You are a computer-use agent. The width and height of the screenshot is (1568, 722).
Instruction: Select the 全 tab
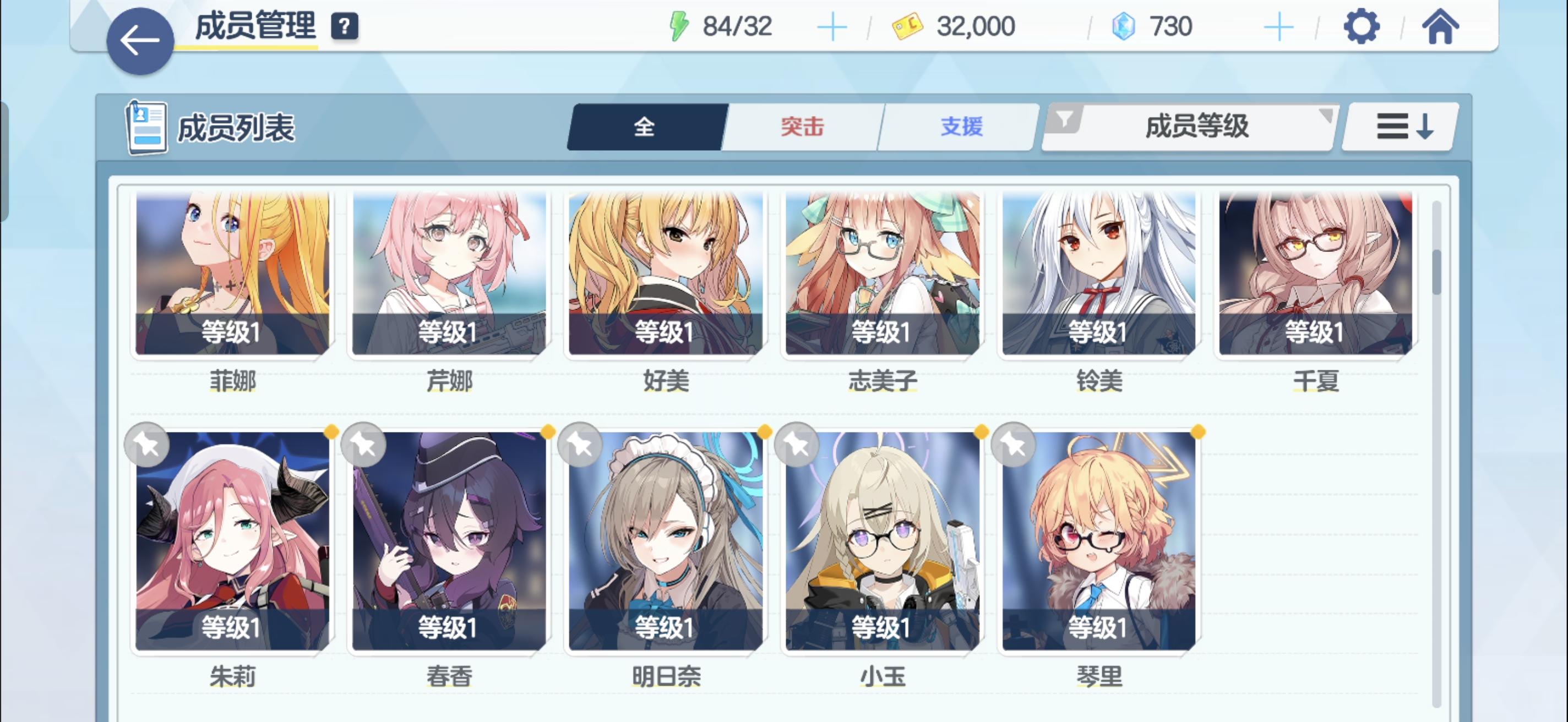(x=645, y=127)
